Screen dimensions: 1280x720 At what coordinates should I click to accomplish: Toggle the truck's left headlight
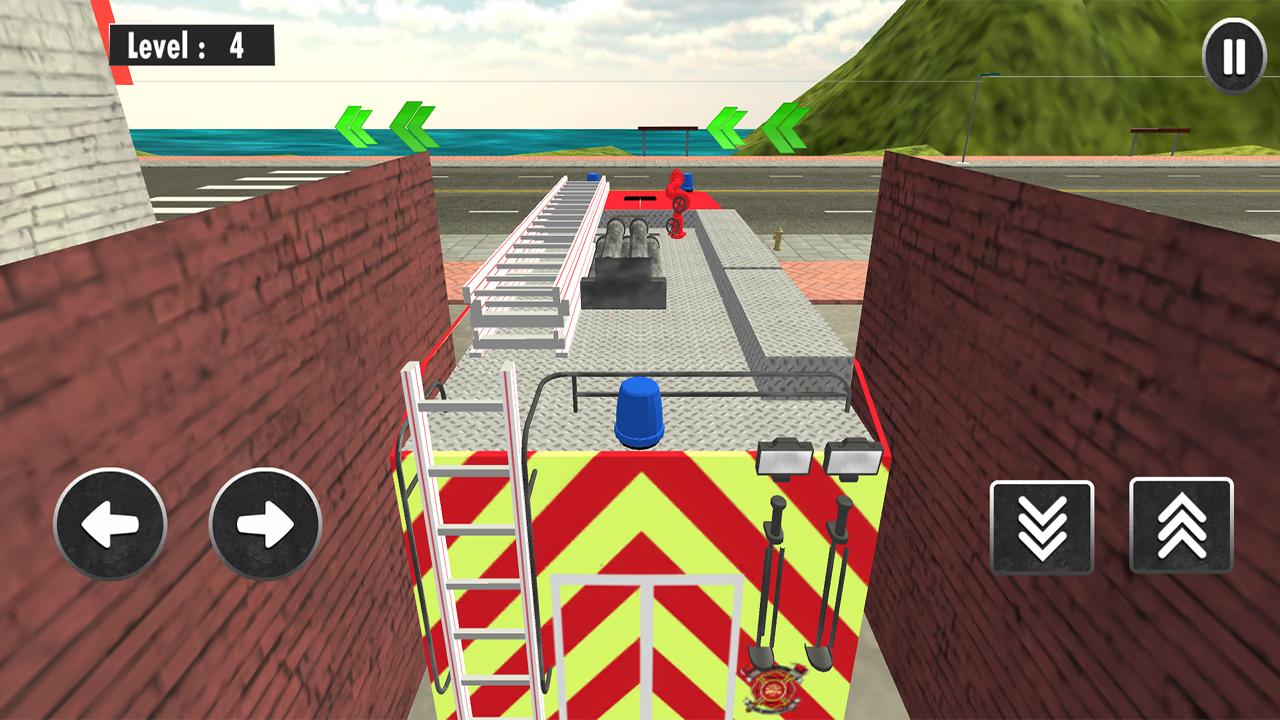[x=786, y=456]
